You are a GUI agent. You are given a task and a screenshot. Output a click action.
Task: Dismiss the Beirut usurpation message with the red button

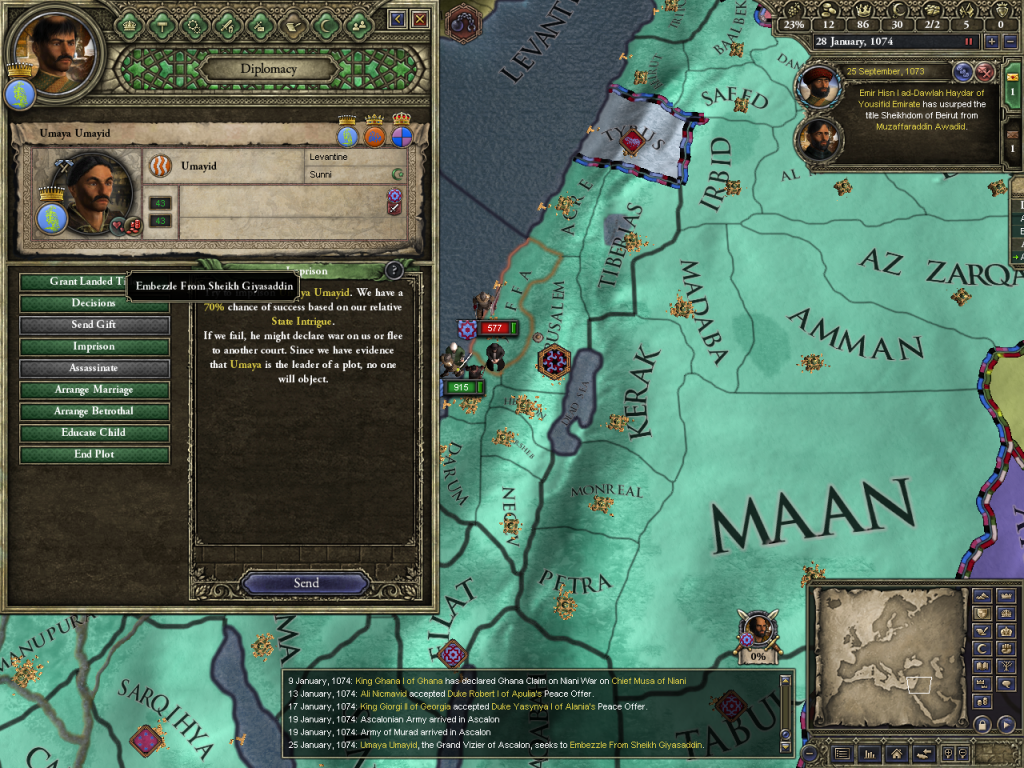[x=984, y=71]
